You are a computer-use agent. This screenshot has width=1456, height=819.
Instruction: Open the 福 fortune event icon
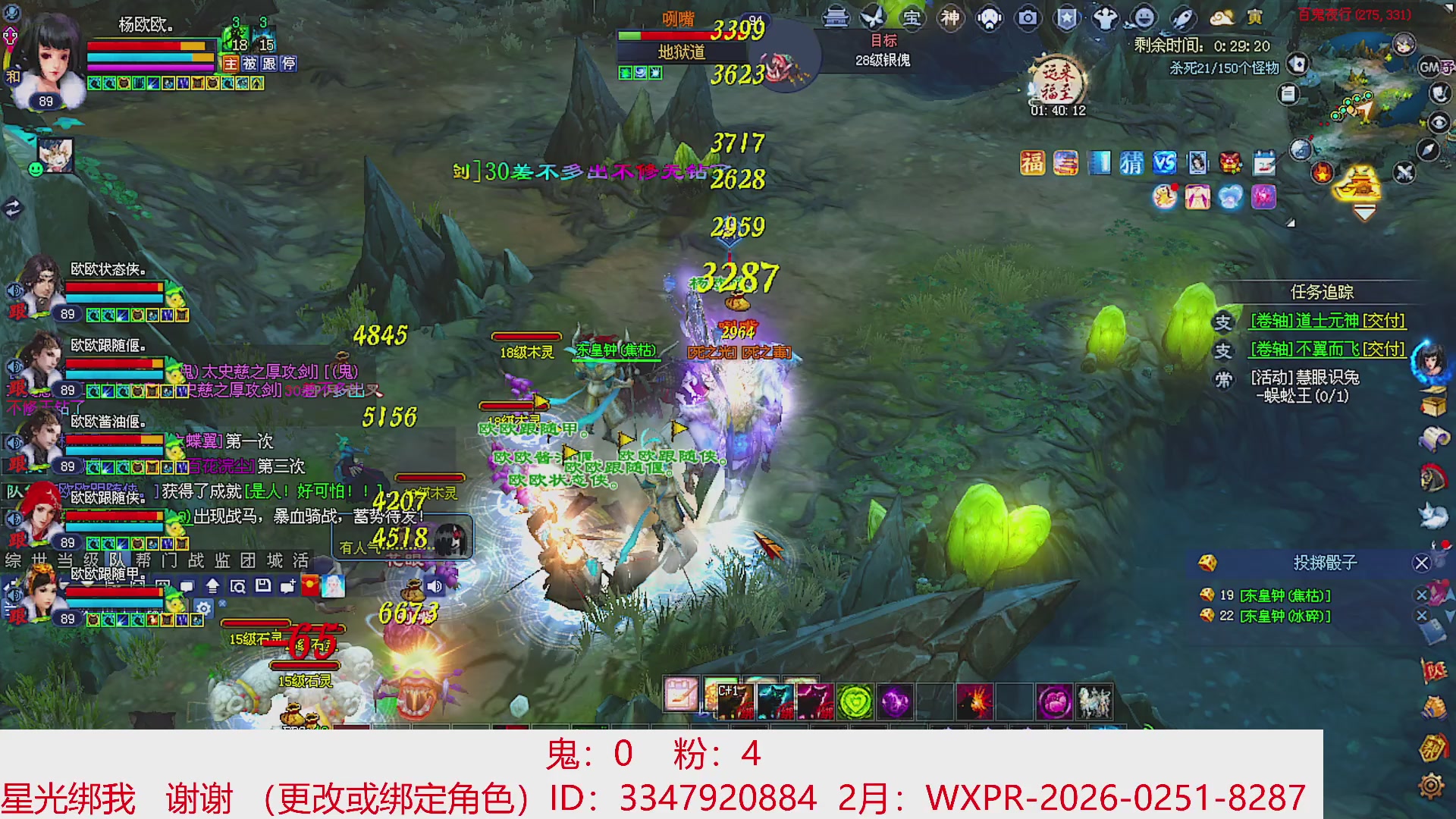point(1034,163)
